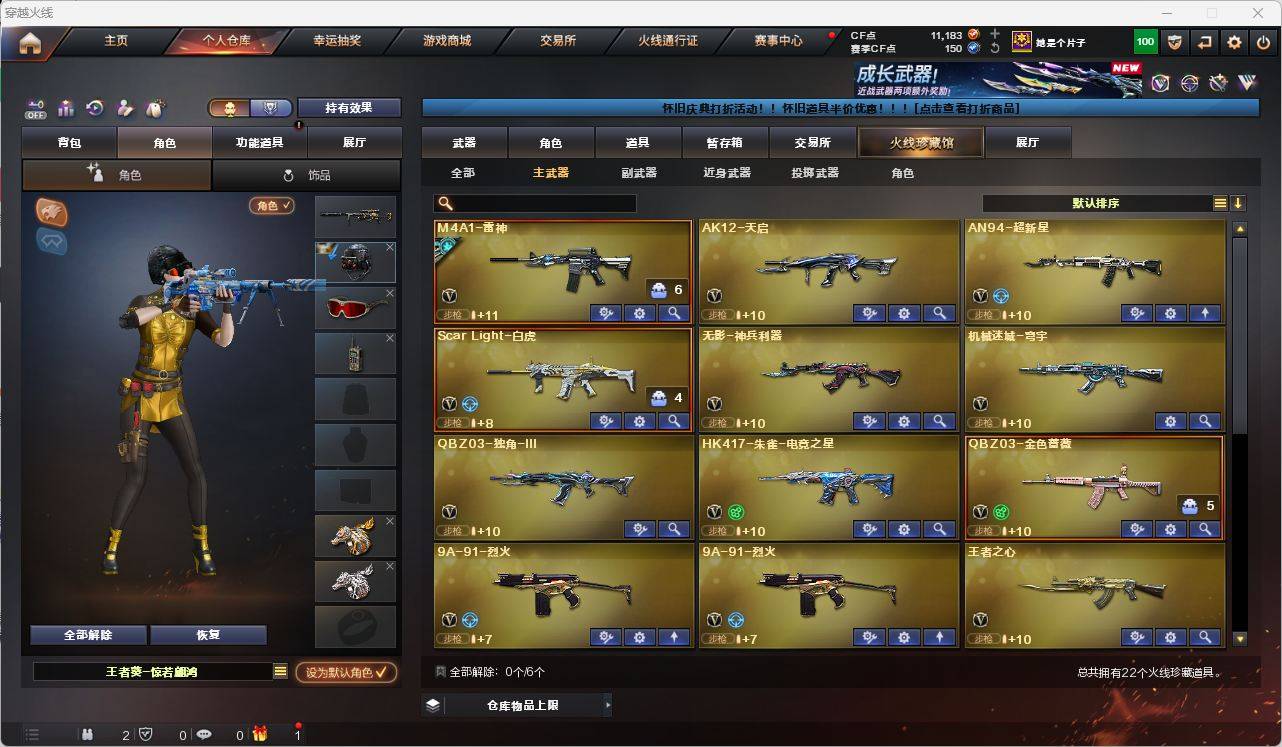The height and width of the screenshot is (747, 1282).
Task: Expand the 仓库物品上限 panel arrow
Action: point(606,704)
